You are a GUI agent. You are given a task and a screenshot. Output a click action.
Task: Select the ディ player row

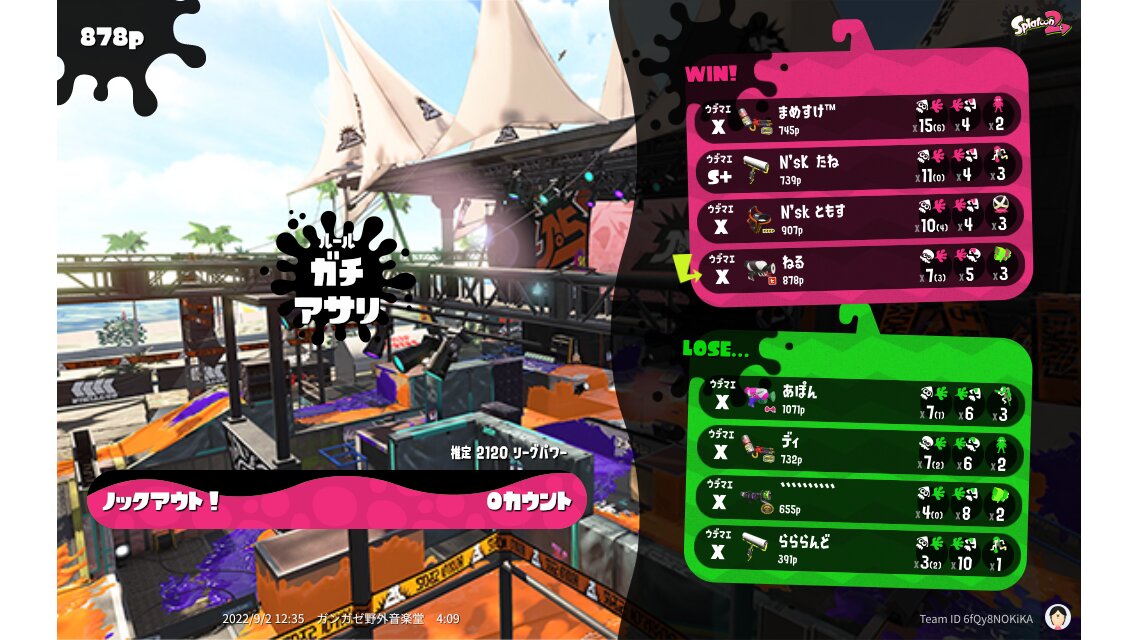pyautogui.click(x=858, y=448)
